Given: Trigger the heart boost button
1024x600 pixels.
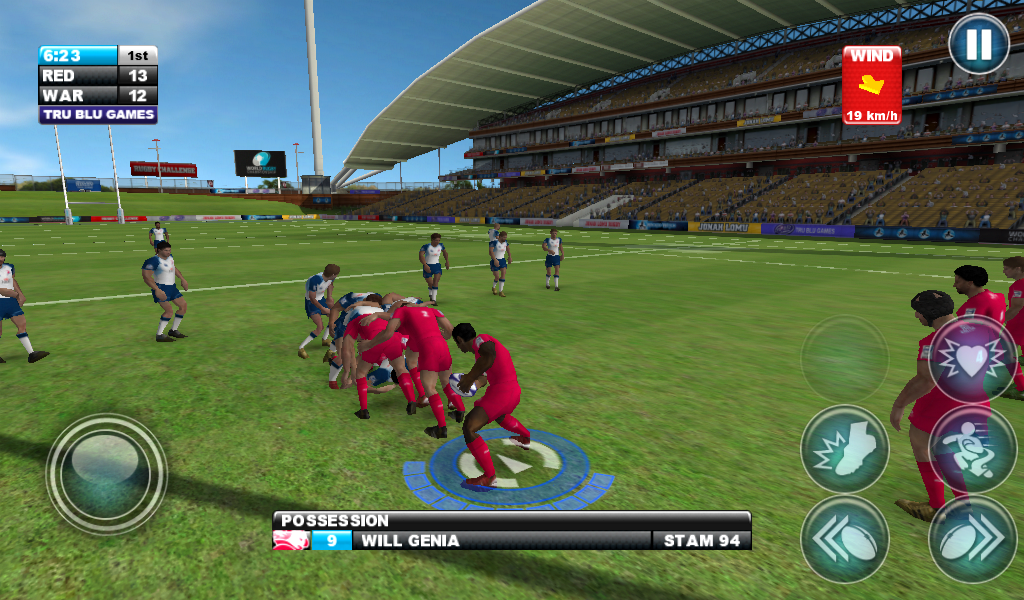Looking at the screenshot, I should [x=973, y=358].
